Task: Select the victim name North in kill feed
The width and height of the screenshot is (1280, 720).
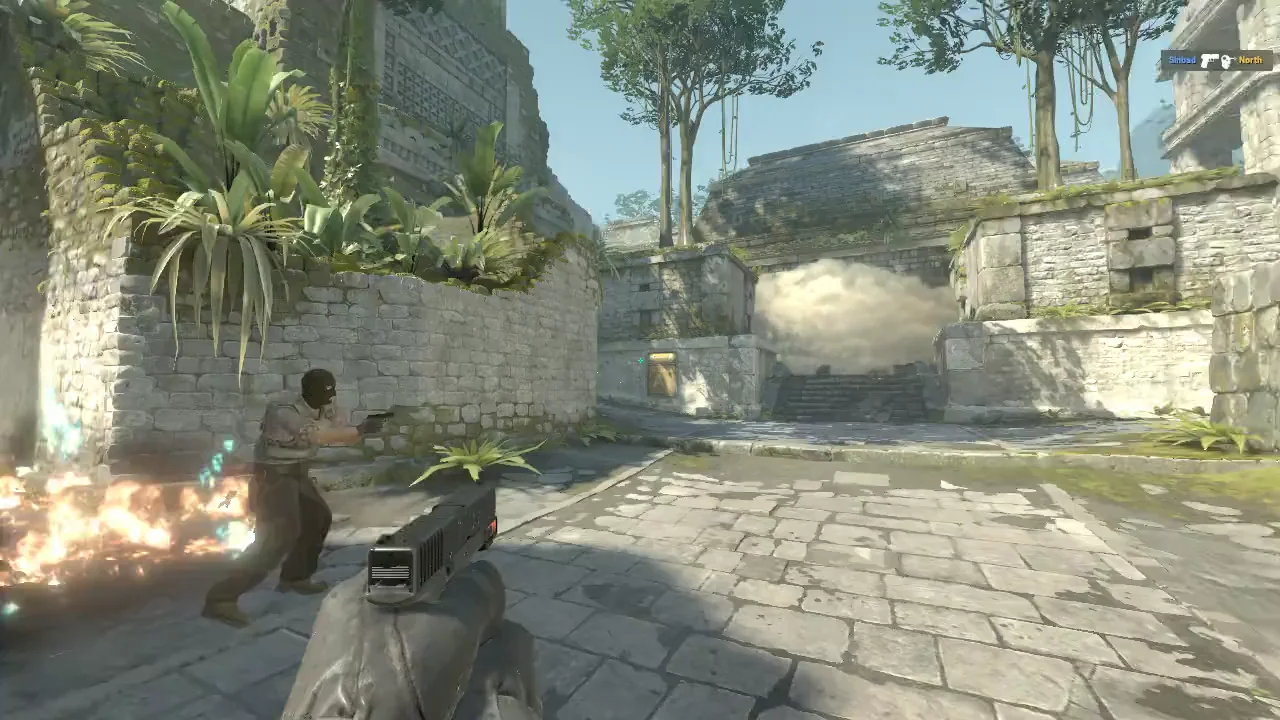Action: click(1250, 61)
